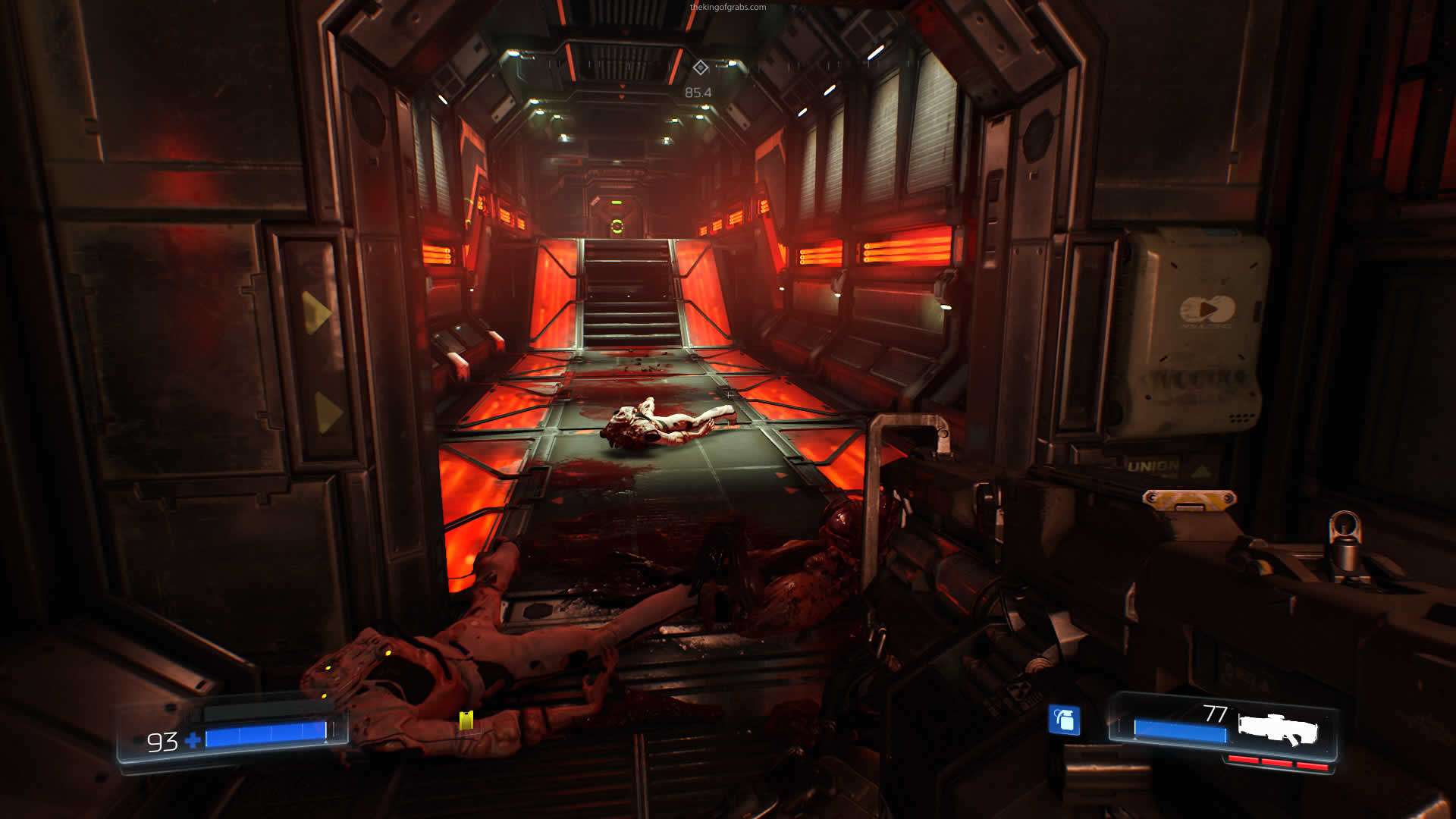Click the diamond objective waypoint marker
Image resolution: width=1456 pixels, height=819 pixels.
[700, 68]
